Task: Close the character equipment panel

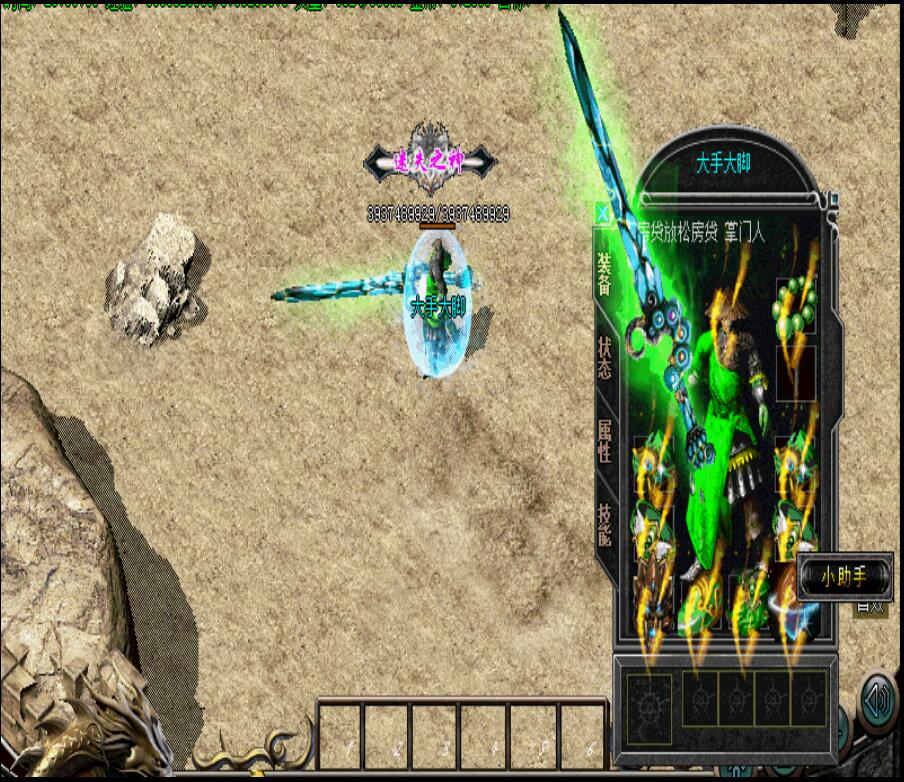Action: (x=602, y=213)
